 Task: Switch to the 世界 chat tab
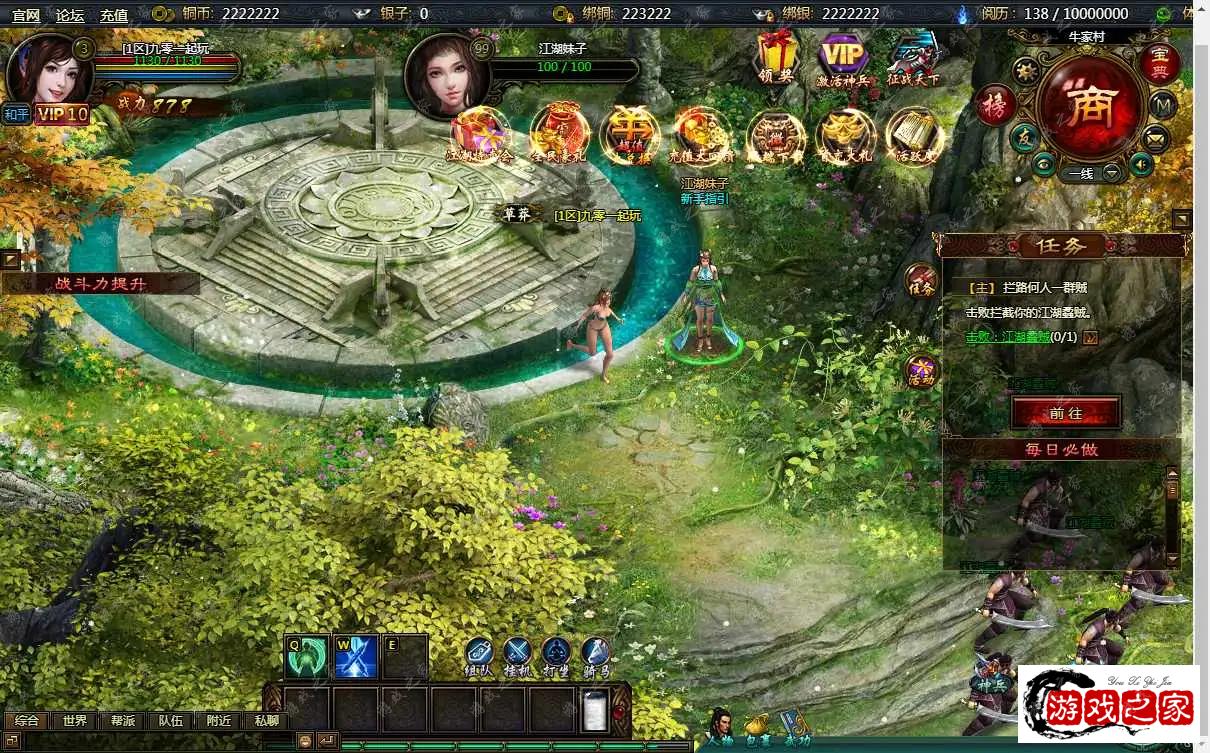75,721
